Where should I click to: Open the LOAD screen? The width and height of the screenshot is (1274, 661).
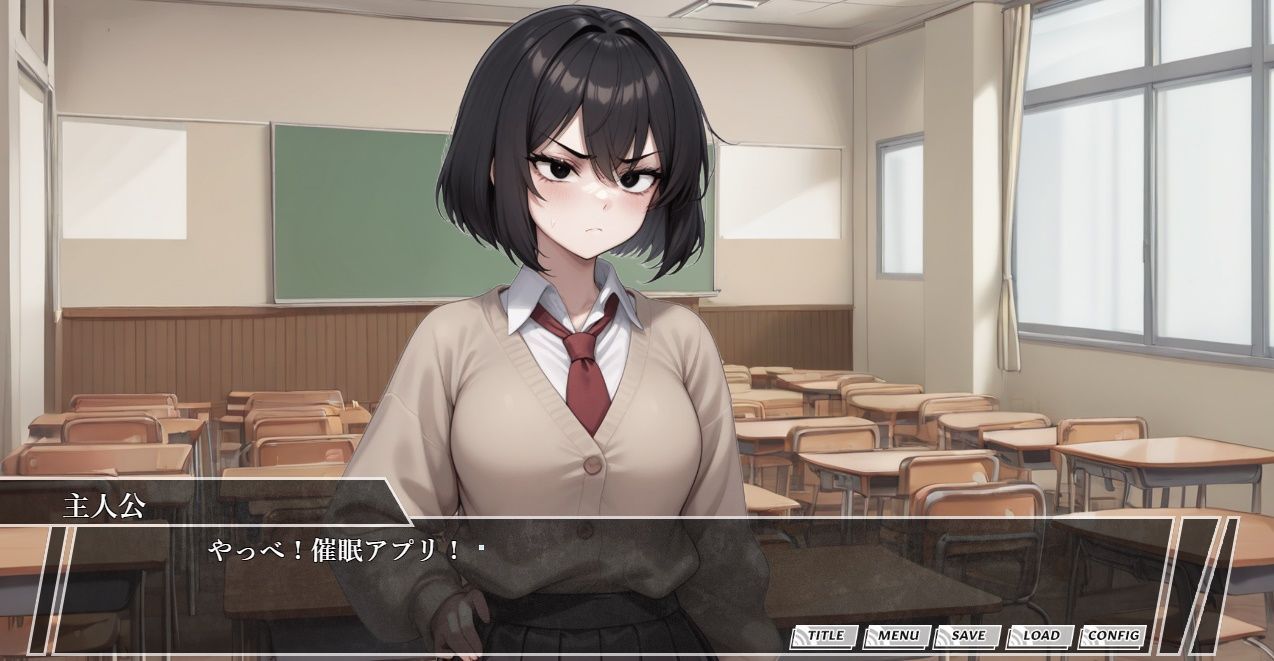pos(1040,636)
